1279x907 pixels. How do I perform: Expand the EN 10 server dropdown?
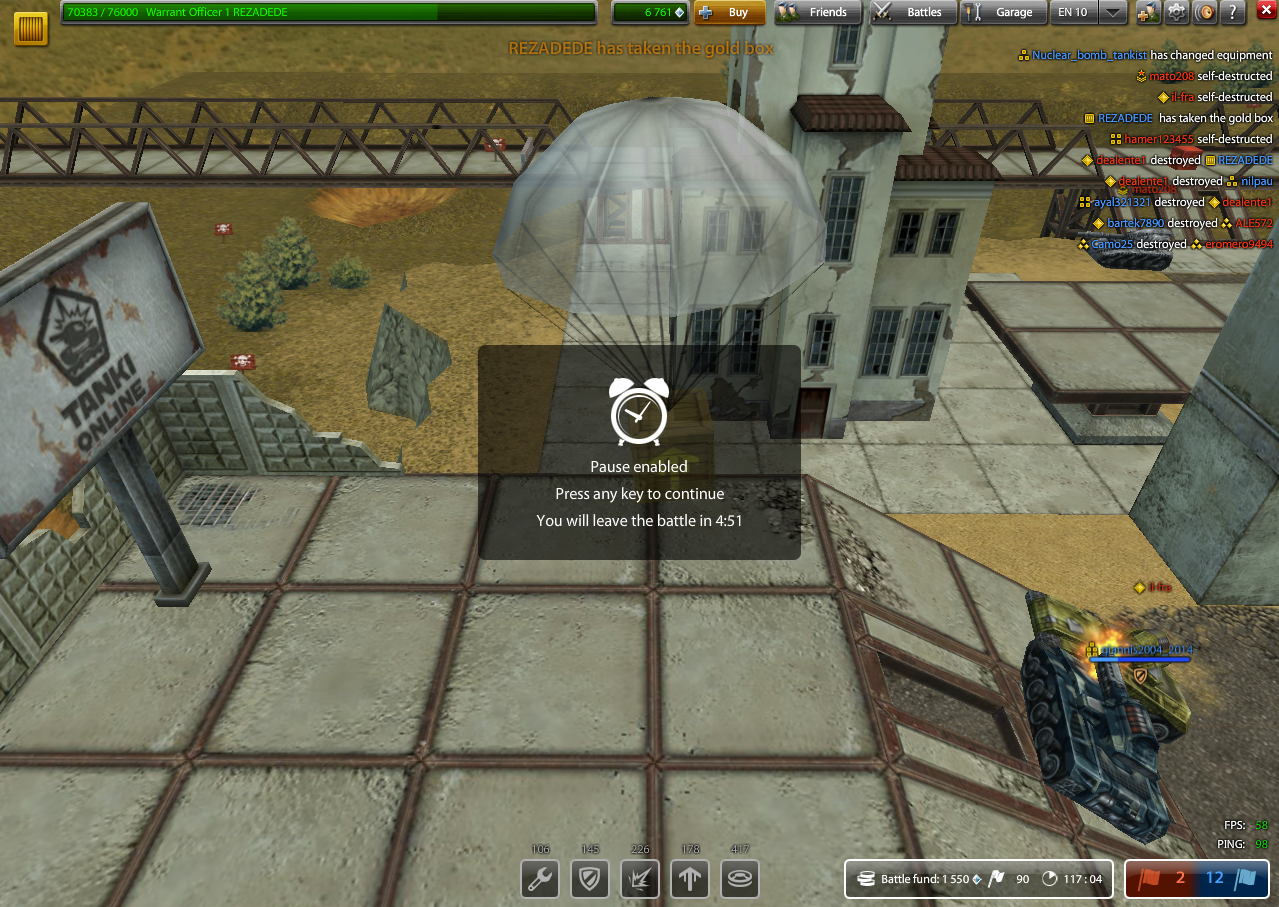click(1113, 13)
